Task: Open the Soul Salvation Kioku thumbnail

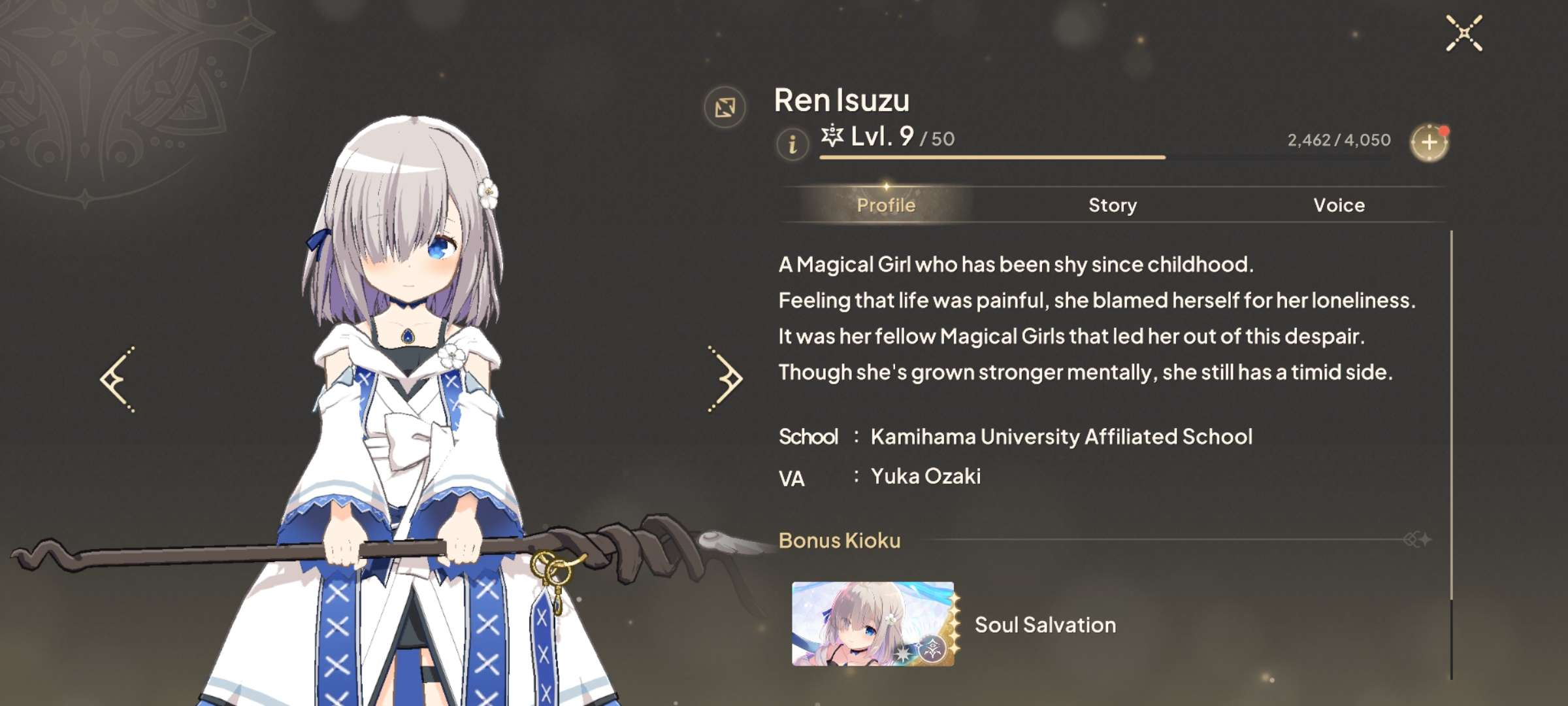Action: (x=872, y=624)
